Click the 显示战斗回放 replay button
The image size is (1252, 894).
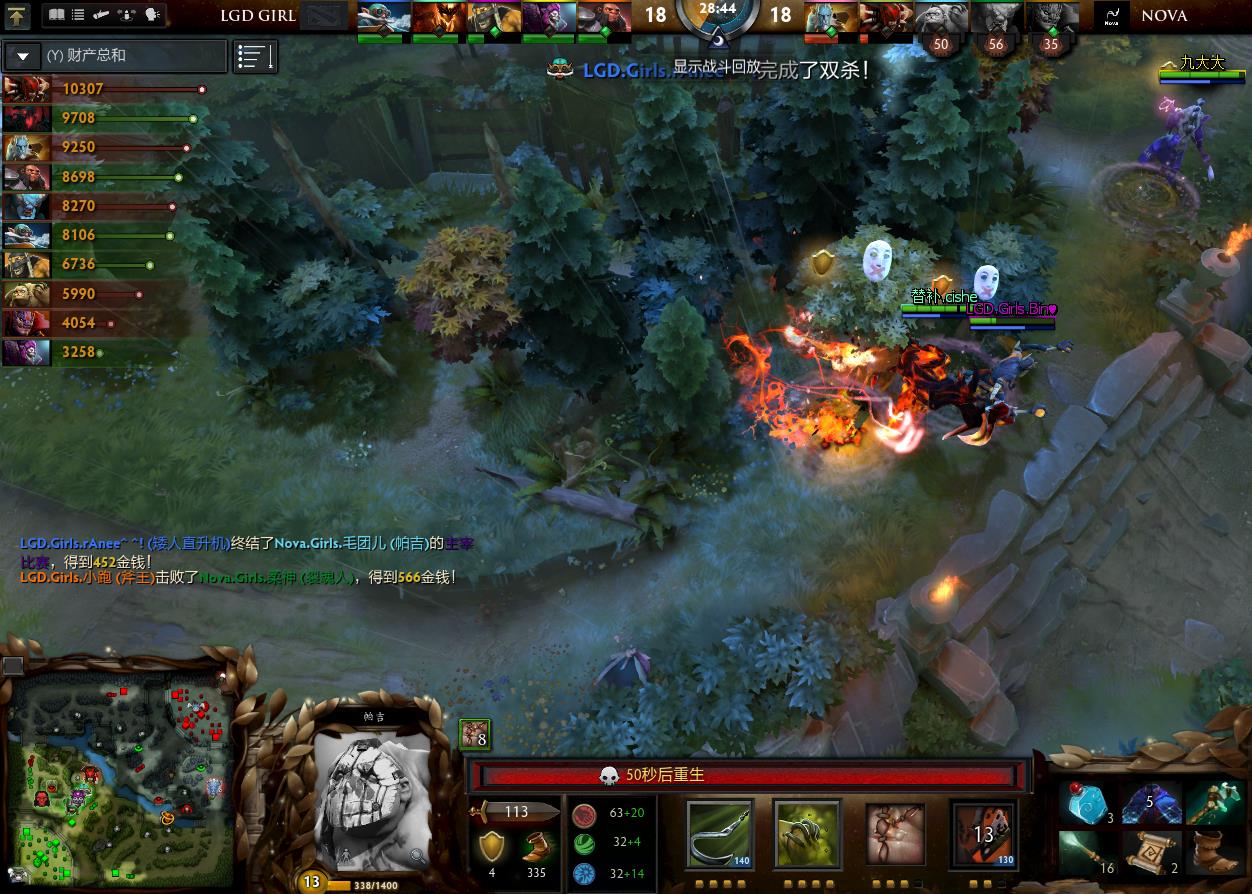(716, 67)
